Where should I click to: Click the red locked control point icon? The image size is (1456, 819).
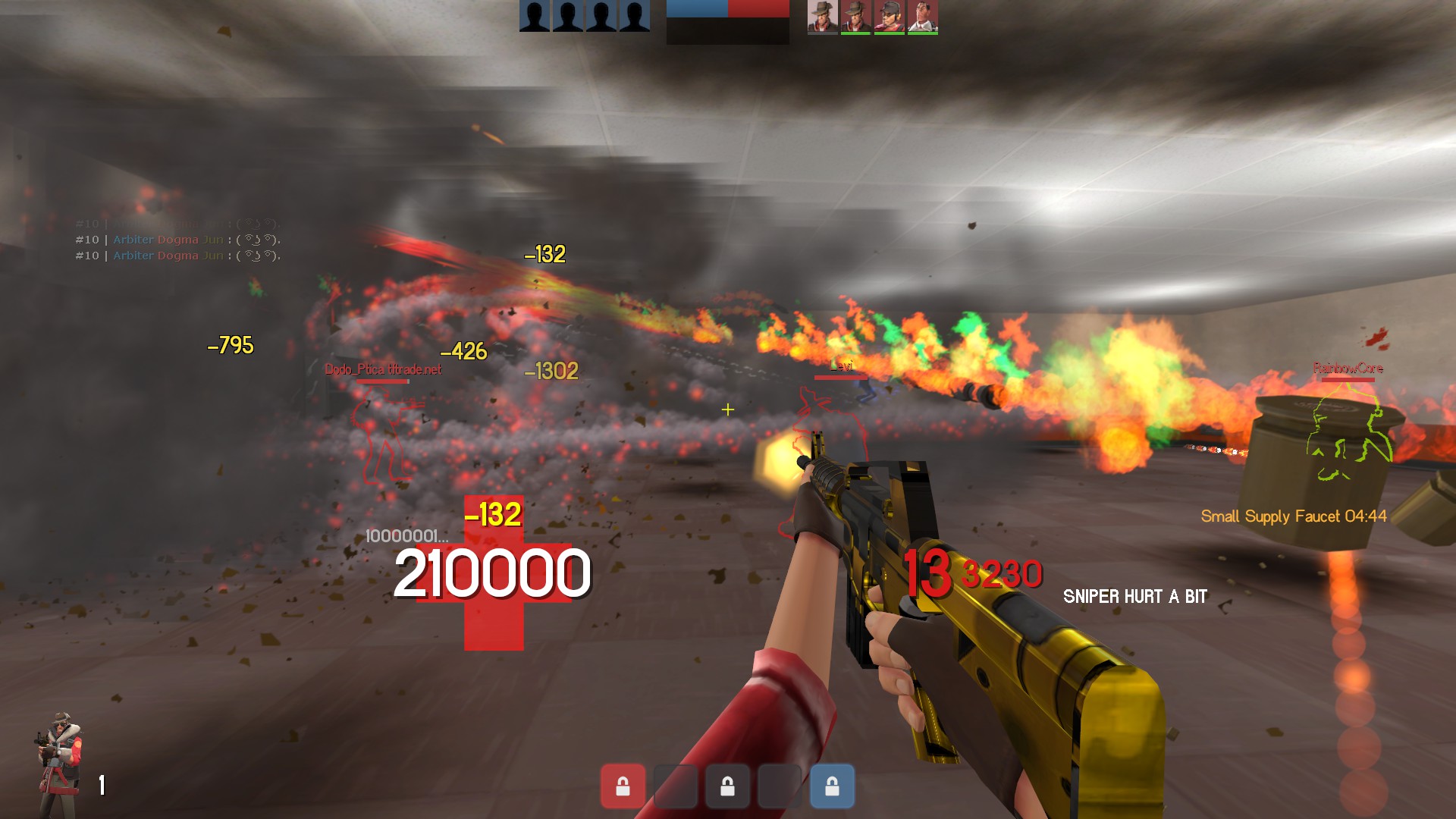pos(623,786)
